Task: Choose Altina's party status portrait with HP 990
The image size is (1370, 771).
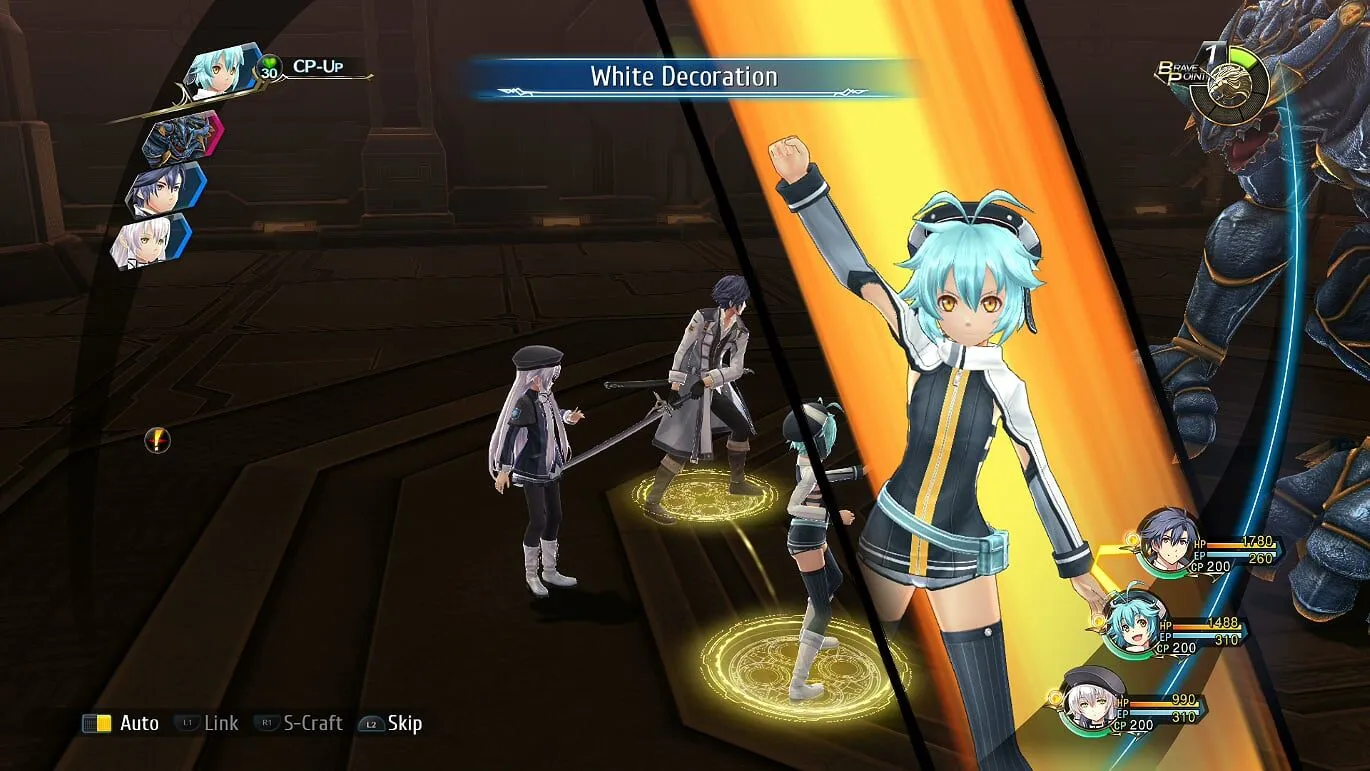Action: (x=1091, y=696)
